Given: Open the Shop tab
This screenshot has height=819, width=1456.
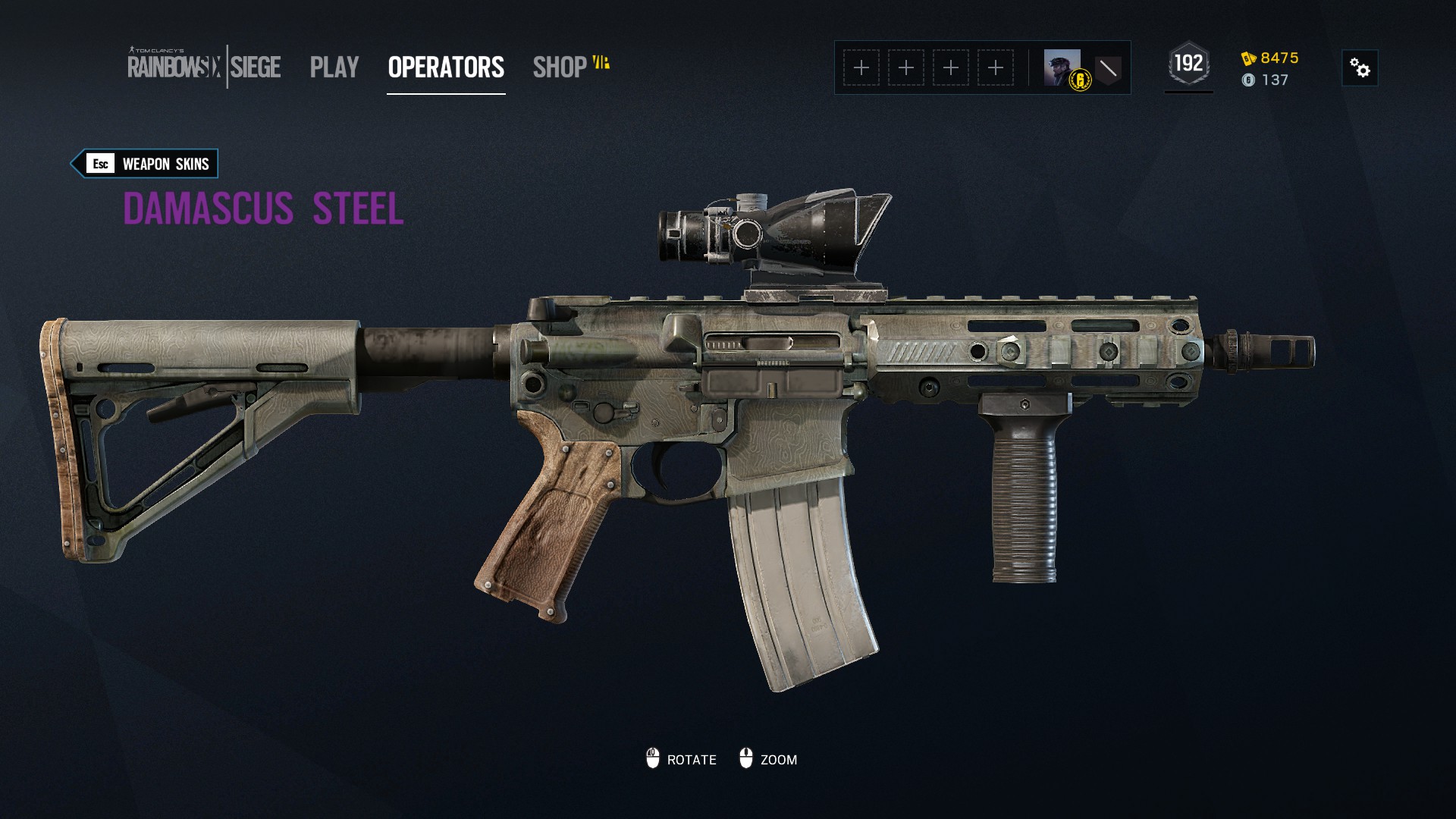Looking at the screenshot, I should (560, 67).
